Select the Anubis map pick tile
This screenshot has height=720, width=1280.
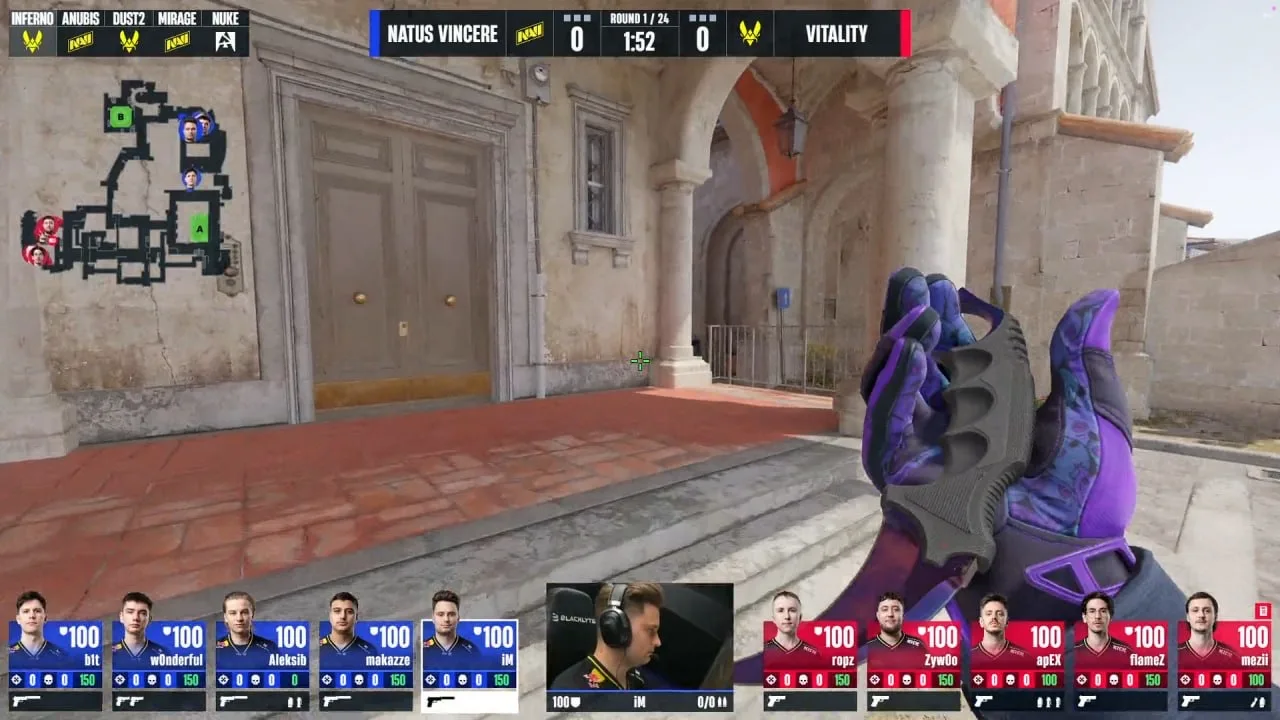[80, 33]
